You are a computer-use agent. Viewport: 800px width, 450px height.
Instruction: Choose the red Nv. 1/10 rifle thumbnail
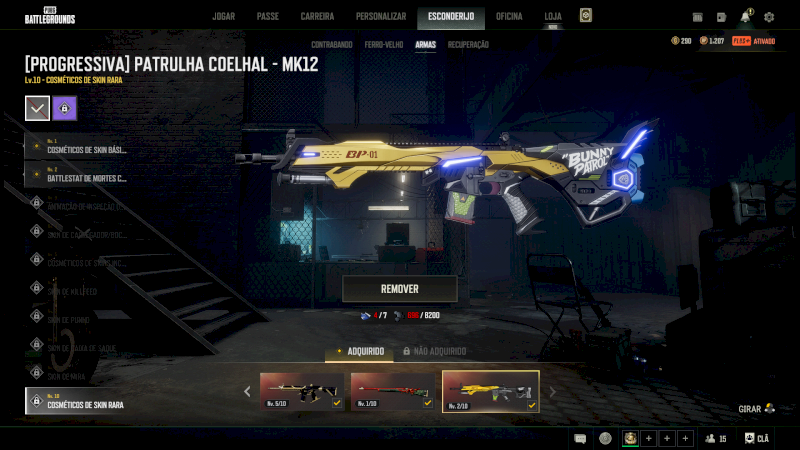coord(393,391)
